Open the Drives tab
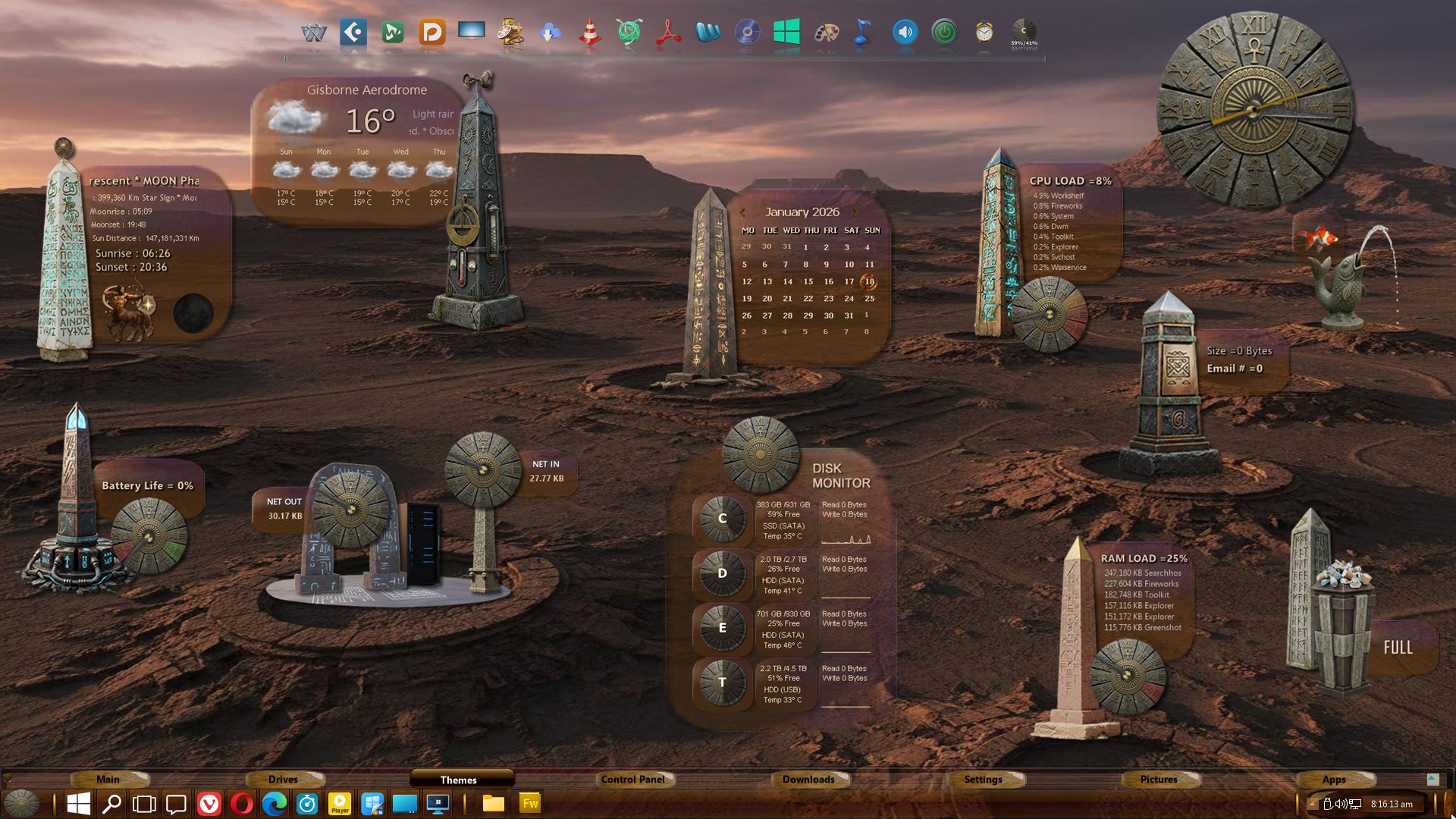 tap(283, 779)
